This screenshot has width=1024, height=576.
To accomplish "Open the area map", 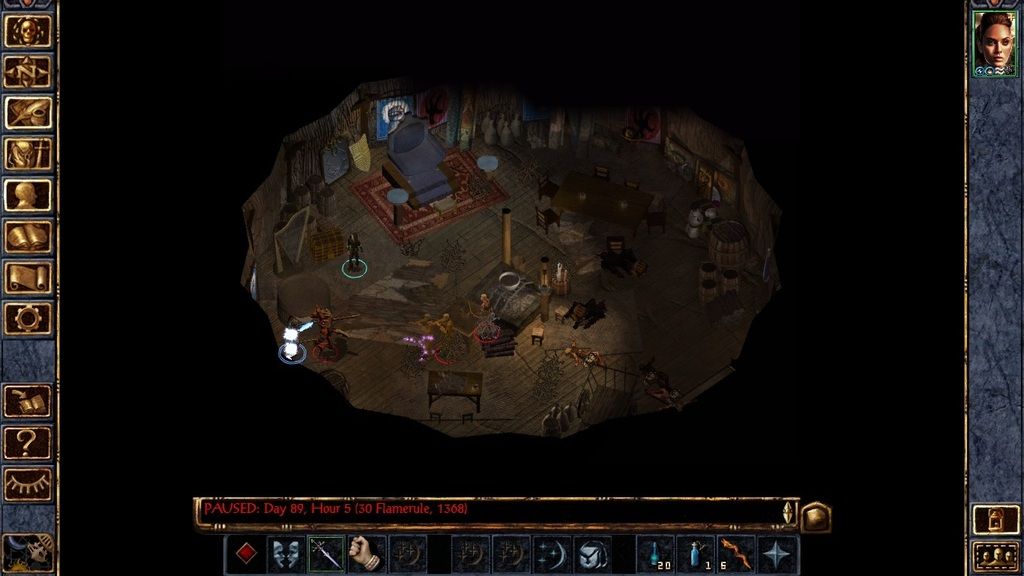I will click(27, 71).
